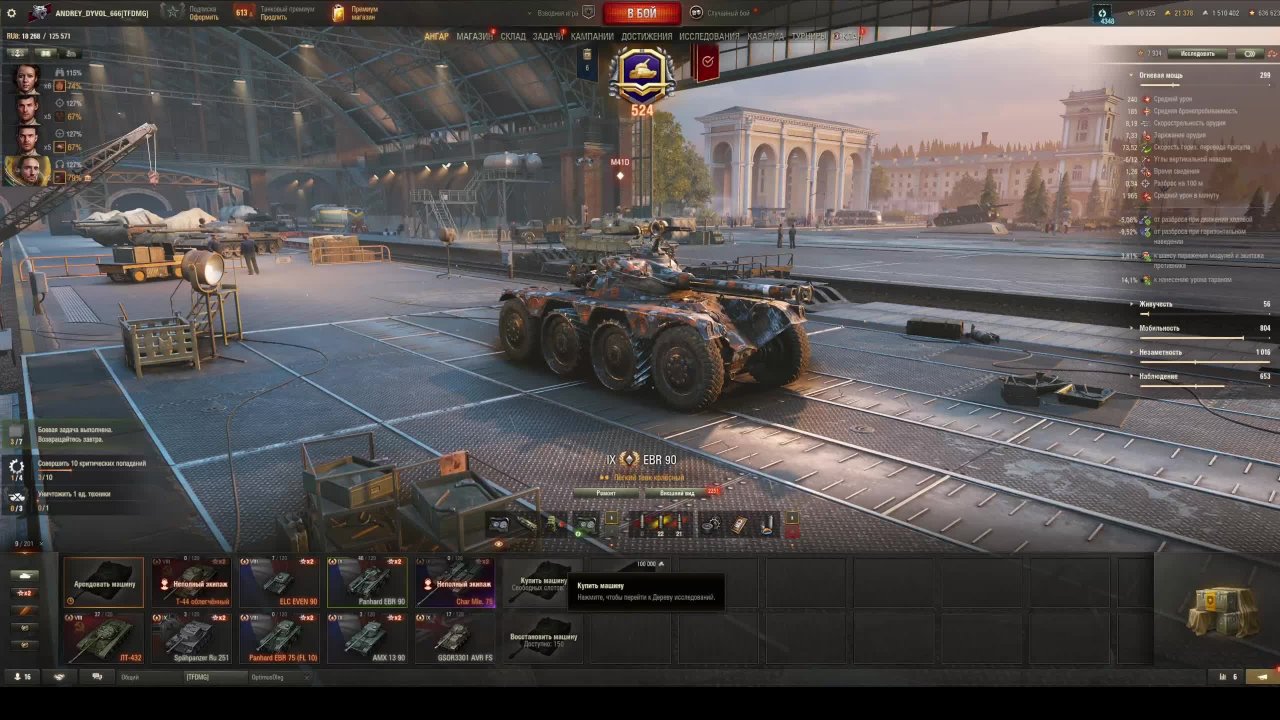The image size is (1280, 720).
Task: Click the Ремонт button
Action: [x=606, y=493]
